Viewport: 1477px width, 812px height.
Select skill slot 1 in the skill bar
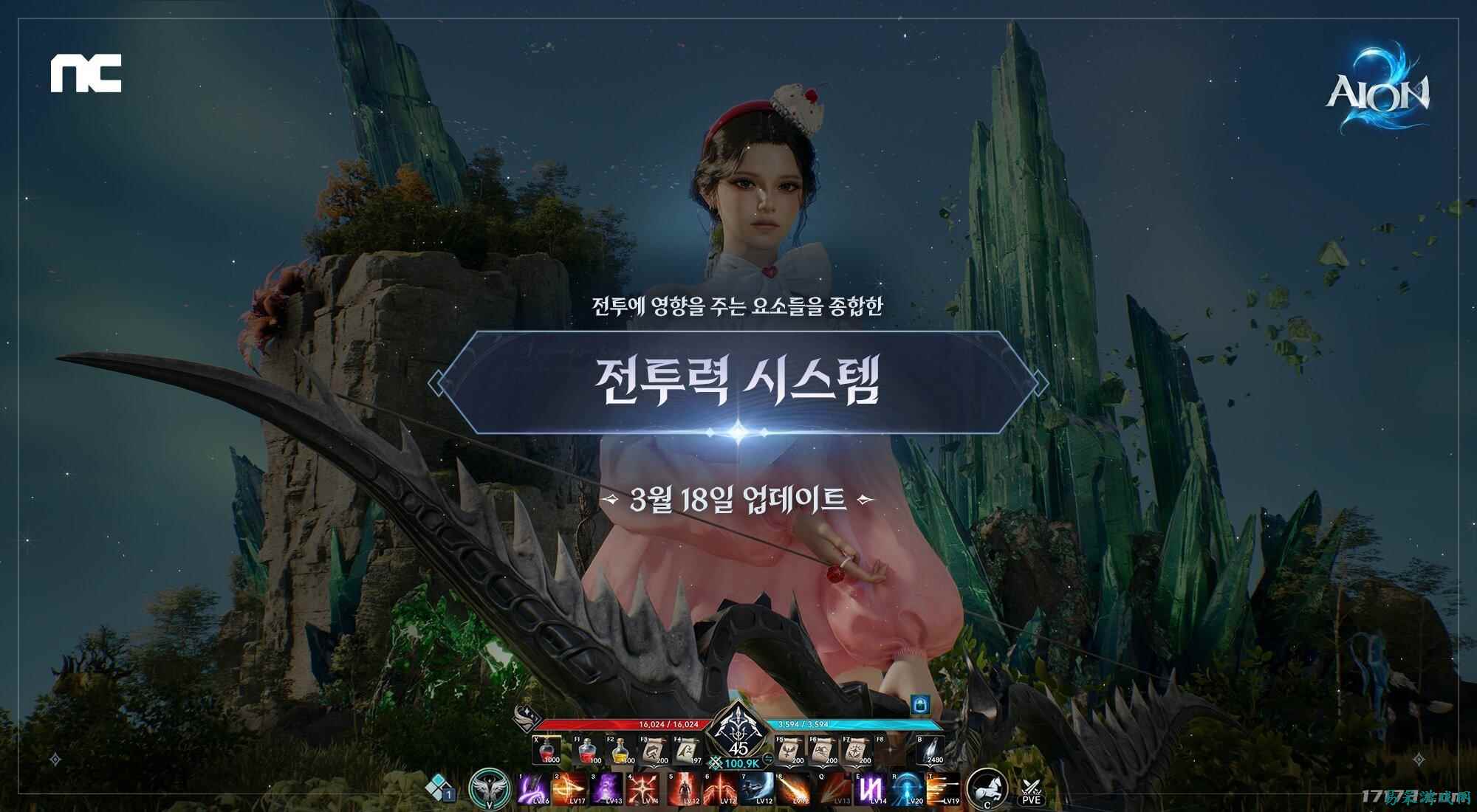pos(533,788)
